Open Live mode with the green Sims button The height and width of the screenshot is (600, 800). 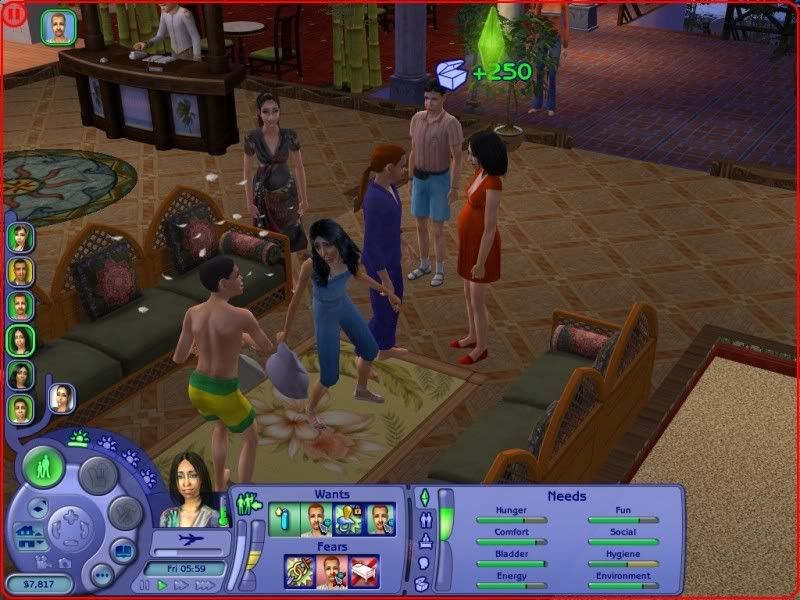tap(43, 467)
